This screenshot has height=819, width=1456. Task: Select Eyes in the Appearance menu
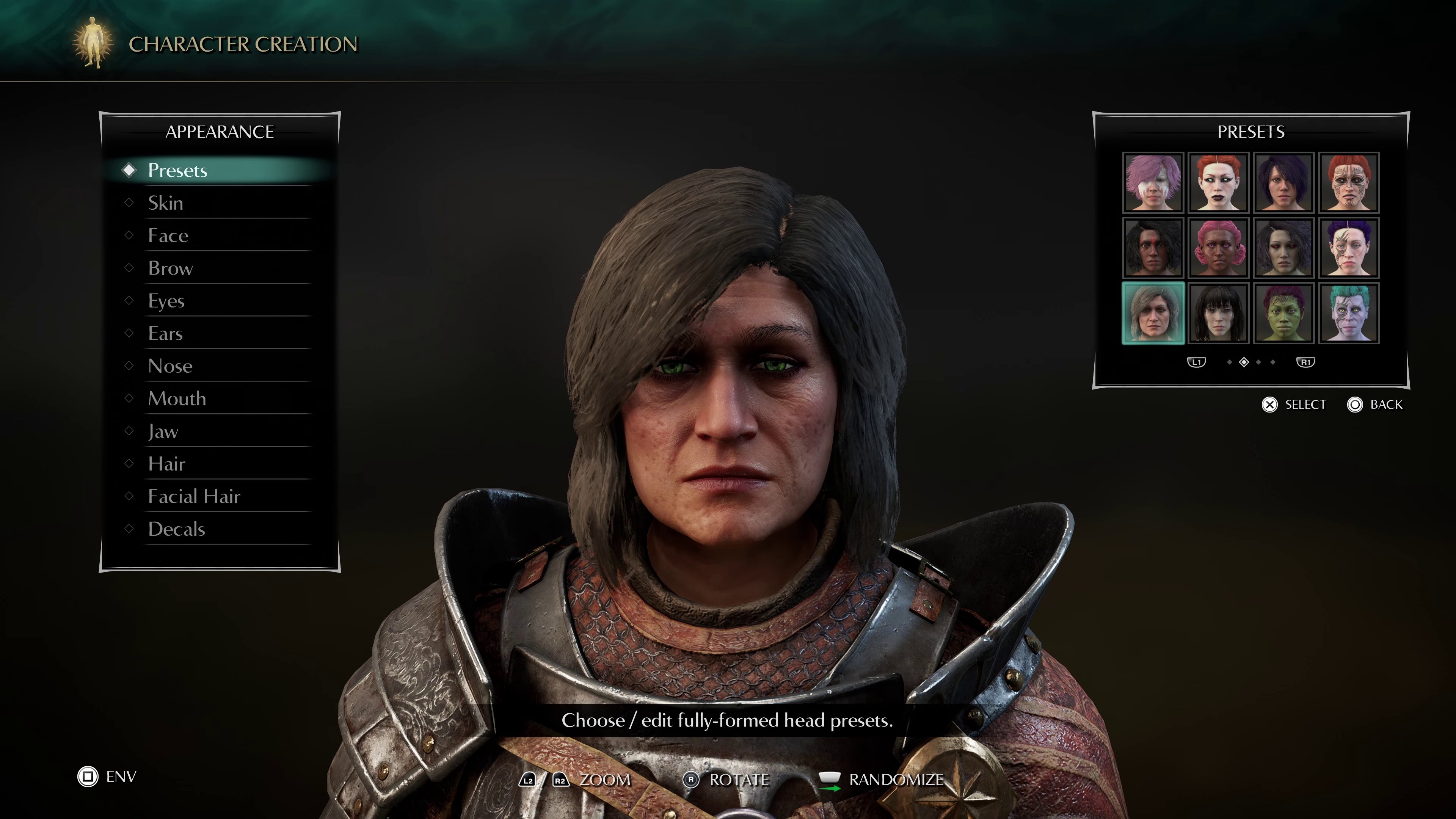[166, 301]
